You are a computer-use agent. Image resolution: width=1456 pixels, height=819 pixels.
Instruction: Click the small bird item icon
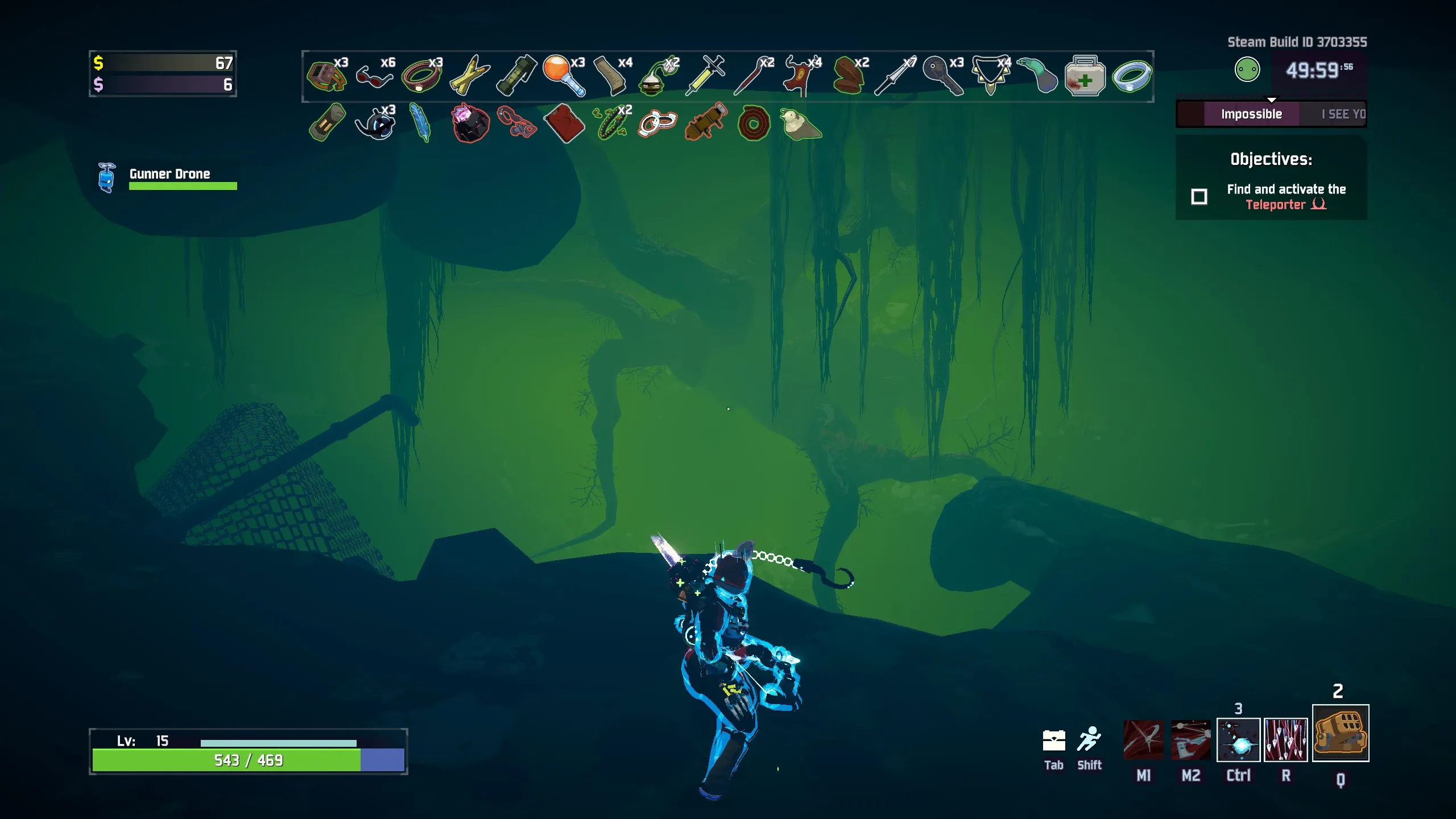click(800, 123)
